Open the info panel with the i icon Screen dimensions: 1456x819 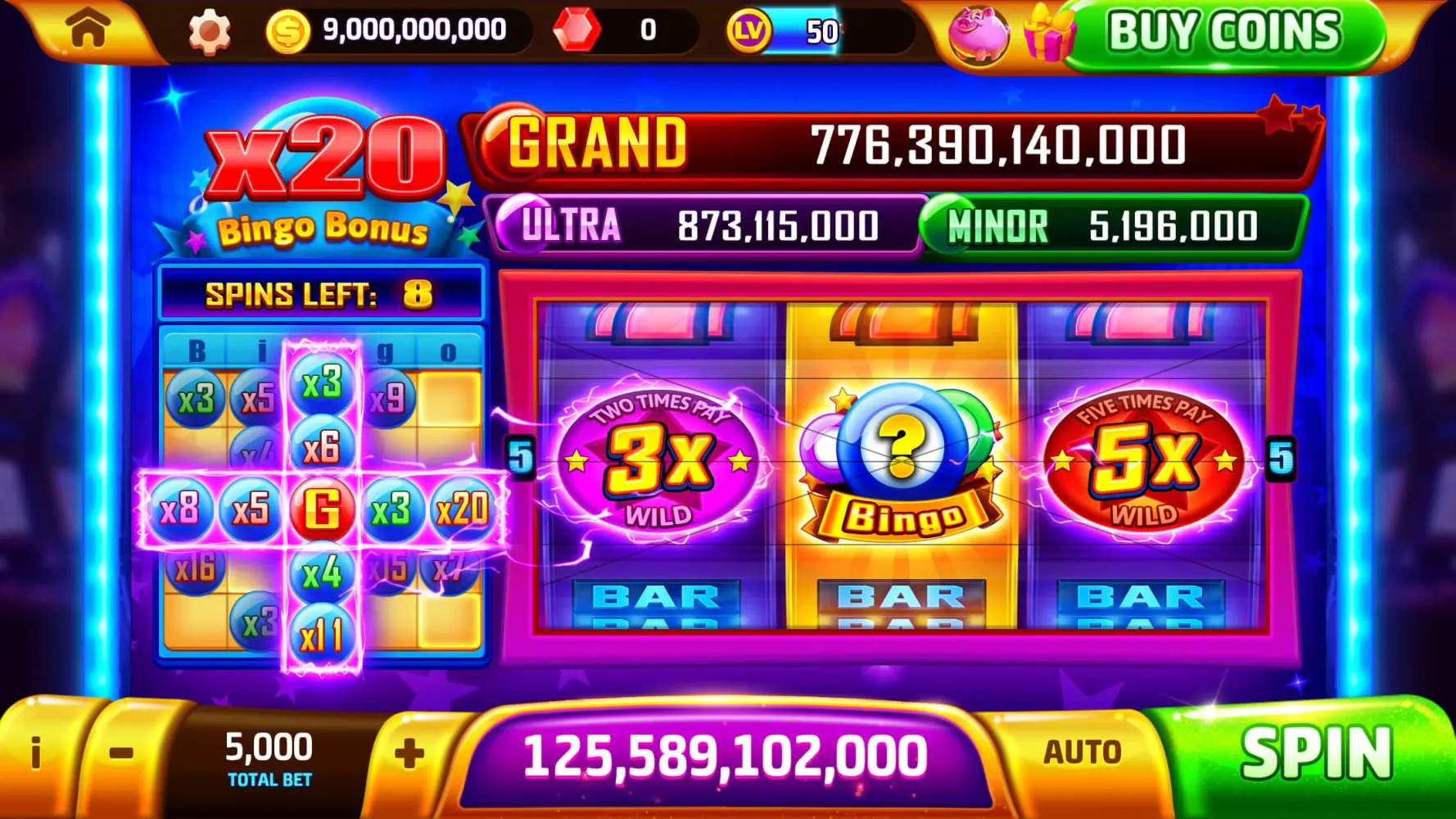[35, 753]
